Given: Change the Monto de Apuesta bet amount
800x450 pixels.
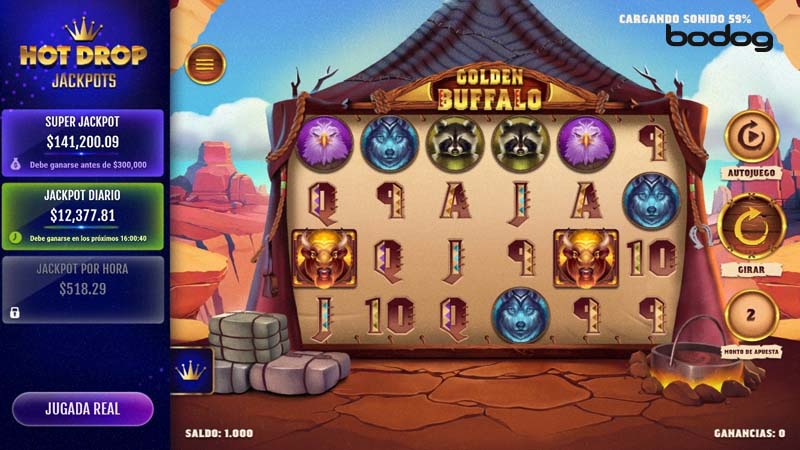Looking at the screenshot, I should (x=750, y=317).
